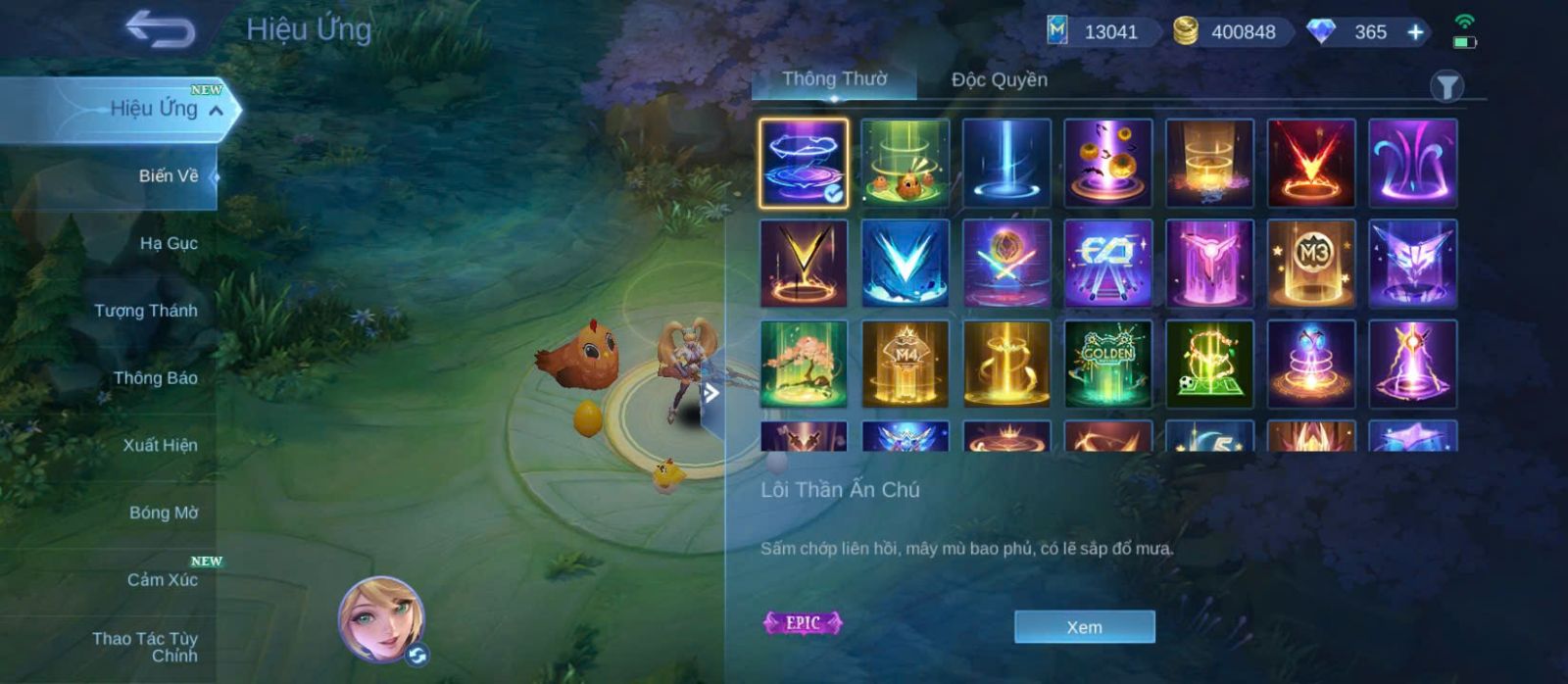This screenshot has height=684, width=1568.
Task: Select Thao Tác Tùy Chỉnh entry
Action: [145, 647]
